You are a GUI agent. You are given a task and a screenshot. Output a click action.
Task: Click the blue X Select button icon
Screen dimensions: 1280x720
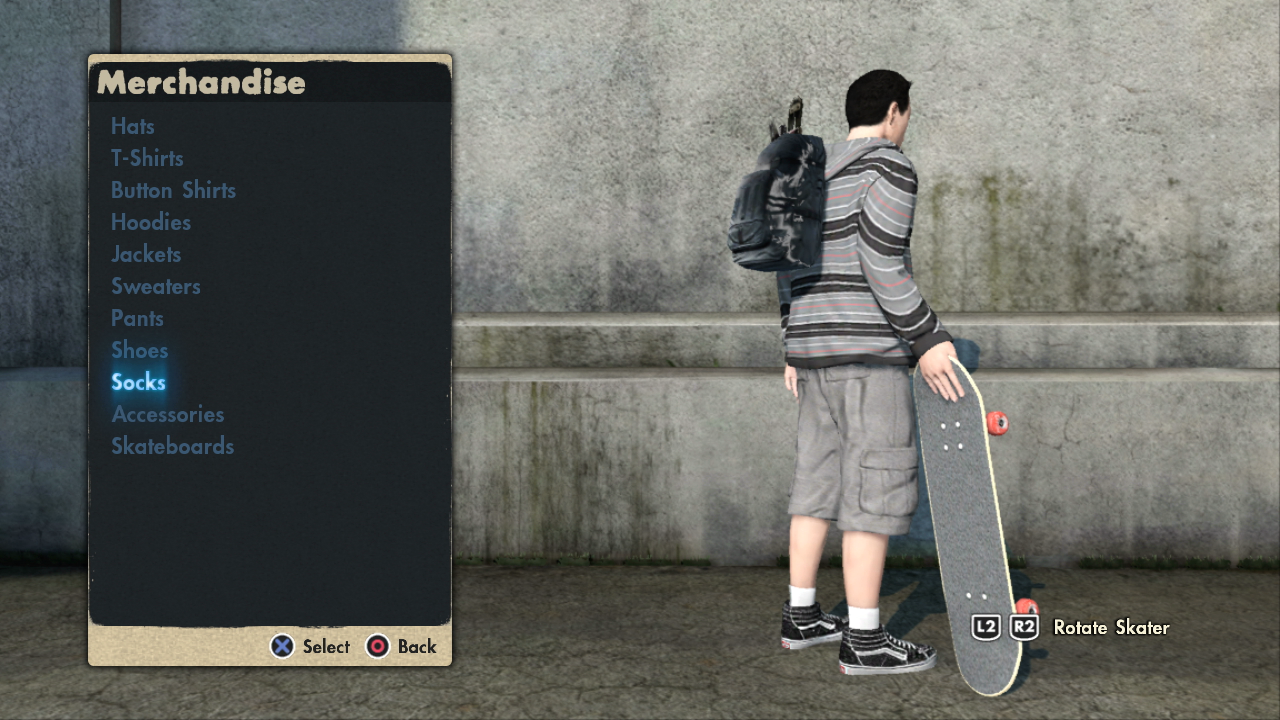click(x=283, y=647)
